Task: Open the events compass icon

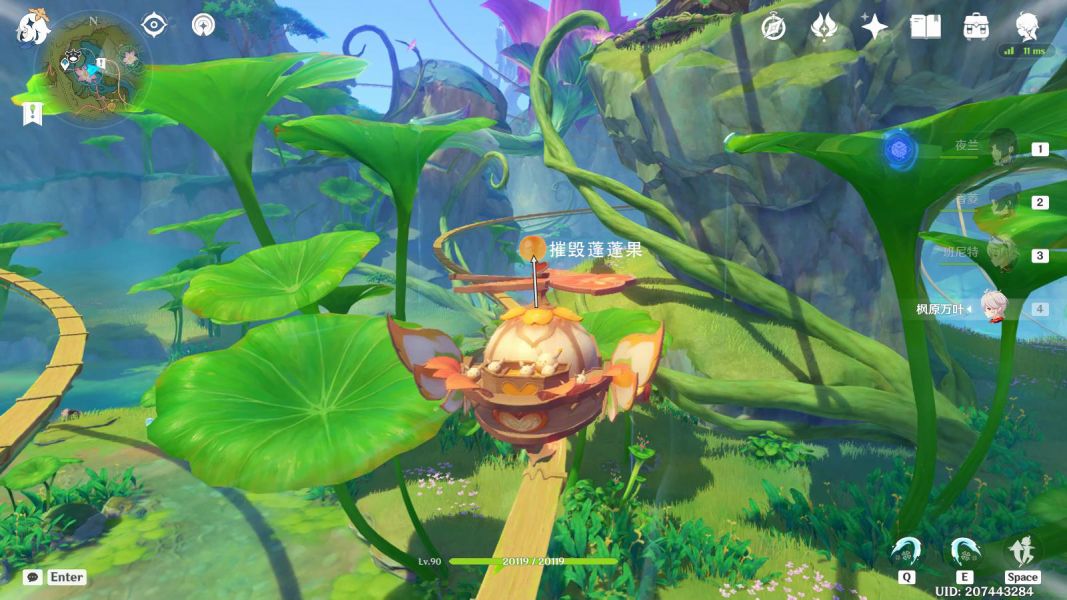Action: click(772, 27)
